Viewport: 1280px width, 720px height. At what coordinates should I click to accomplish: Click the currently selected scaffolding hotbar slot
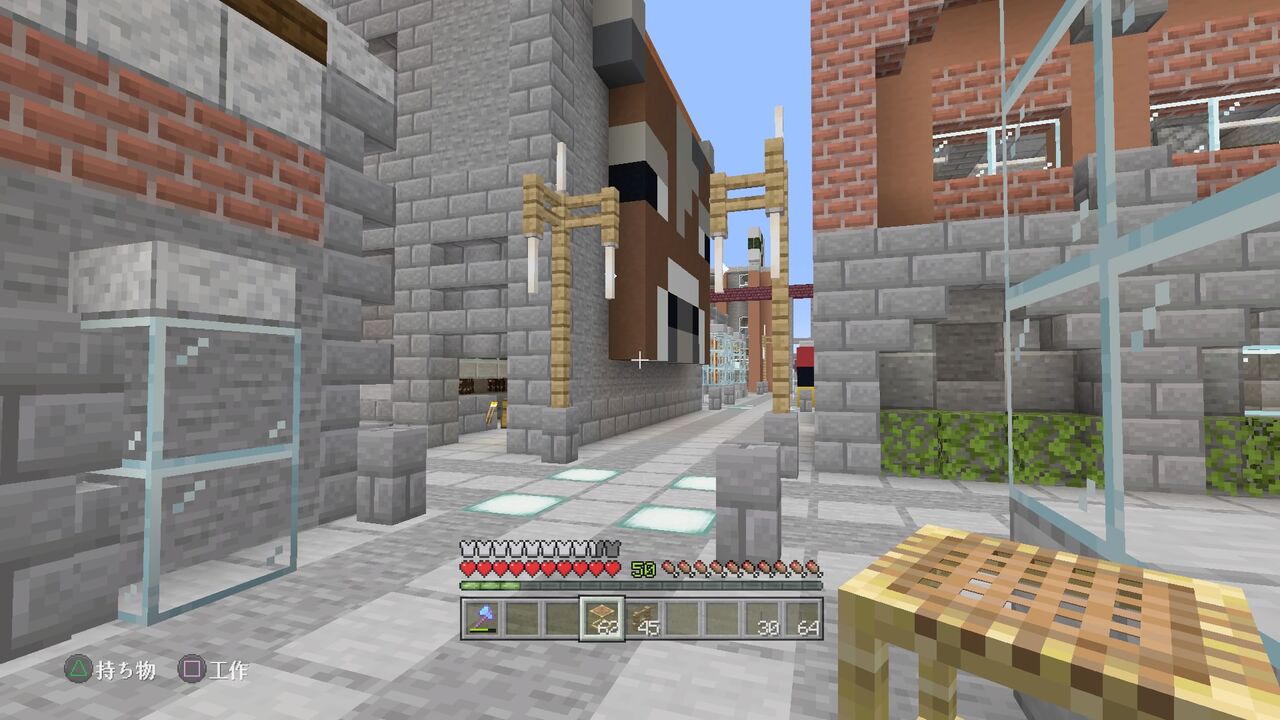(x=602, y=617)
